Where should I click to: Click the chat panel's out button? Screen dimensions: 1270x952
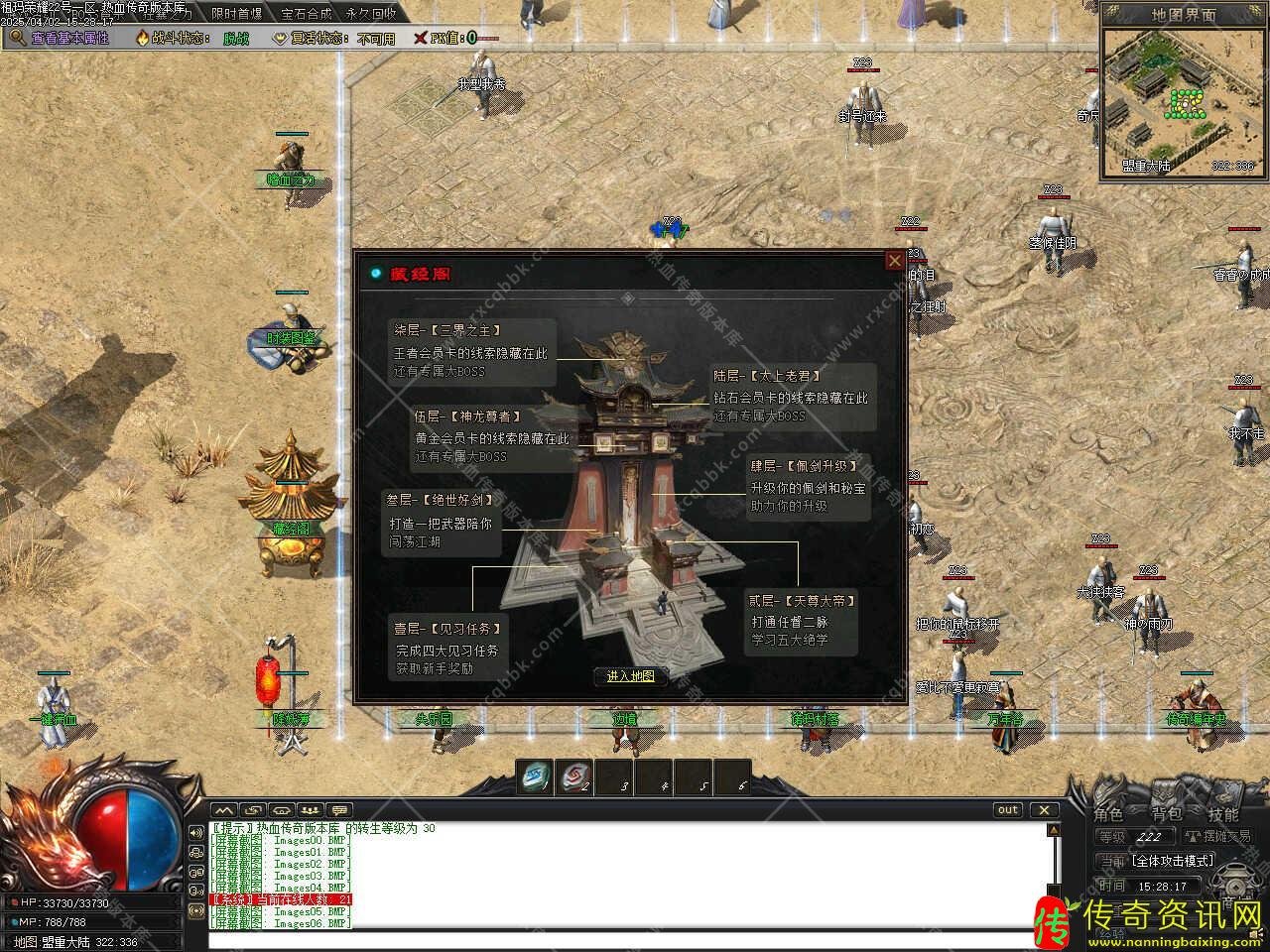(1008, 810)
